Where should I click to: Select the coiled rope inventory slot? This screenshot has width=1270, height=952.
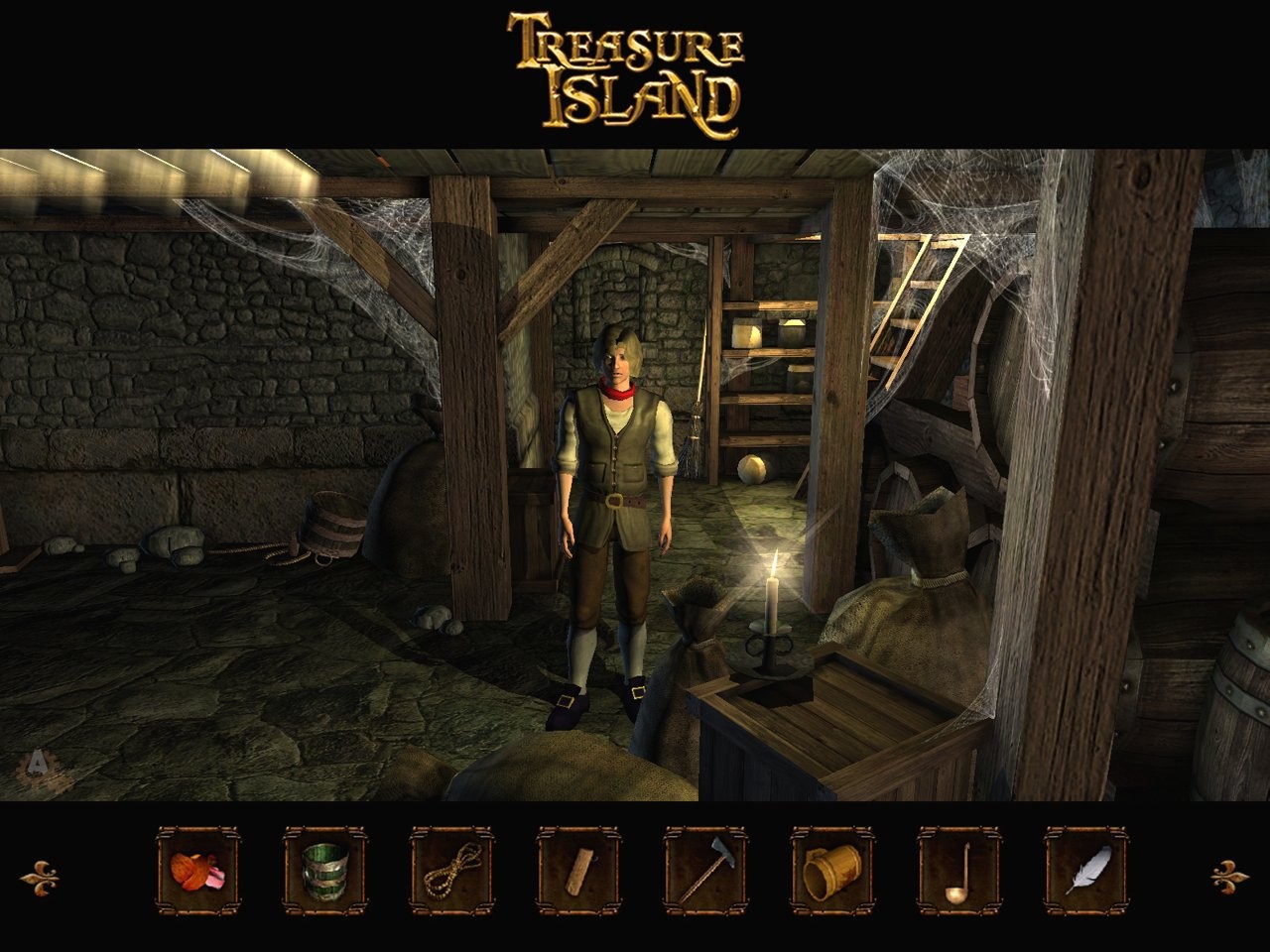tap(451, 871)
